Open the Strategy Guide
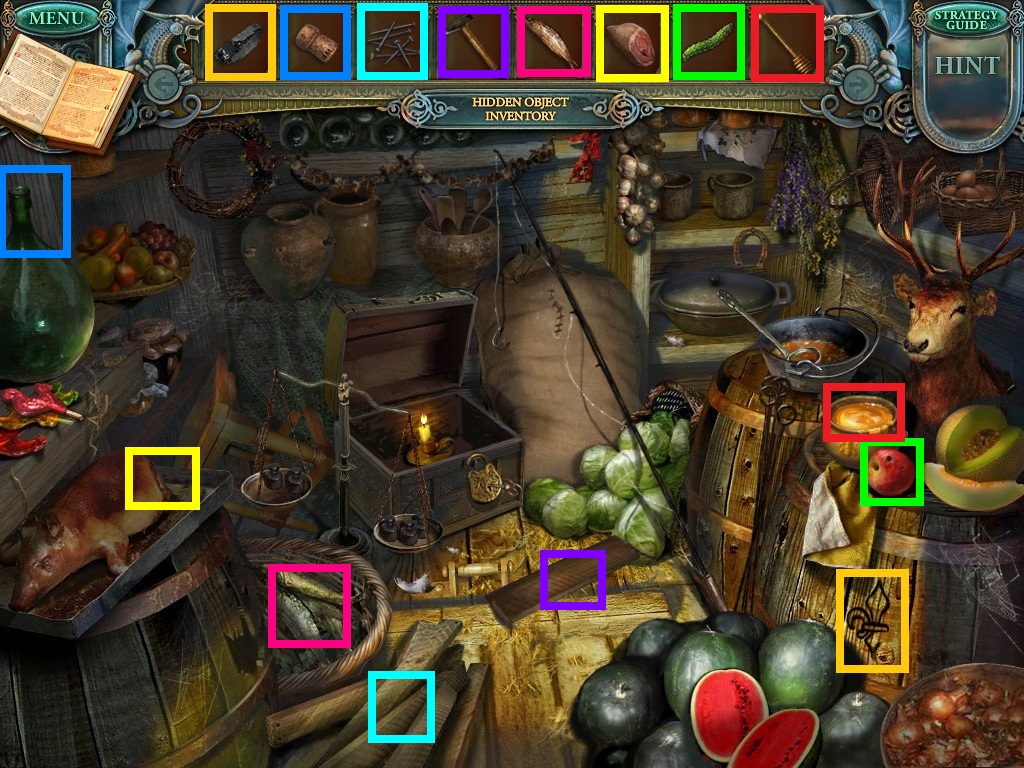Screen dimensions: 1024x768 (x=966, y=21)
